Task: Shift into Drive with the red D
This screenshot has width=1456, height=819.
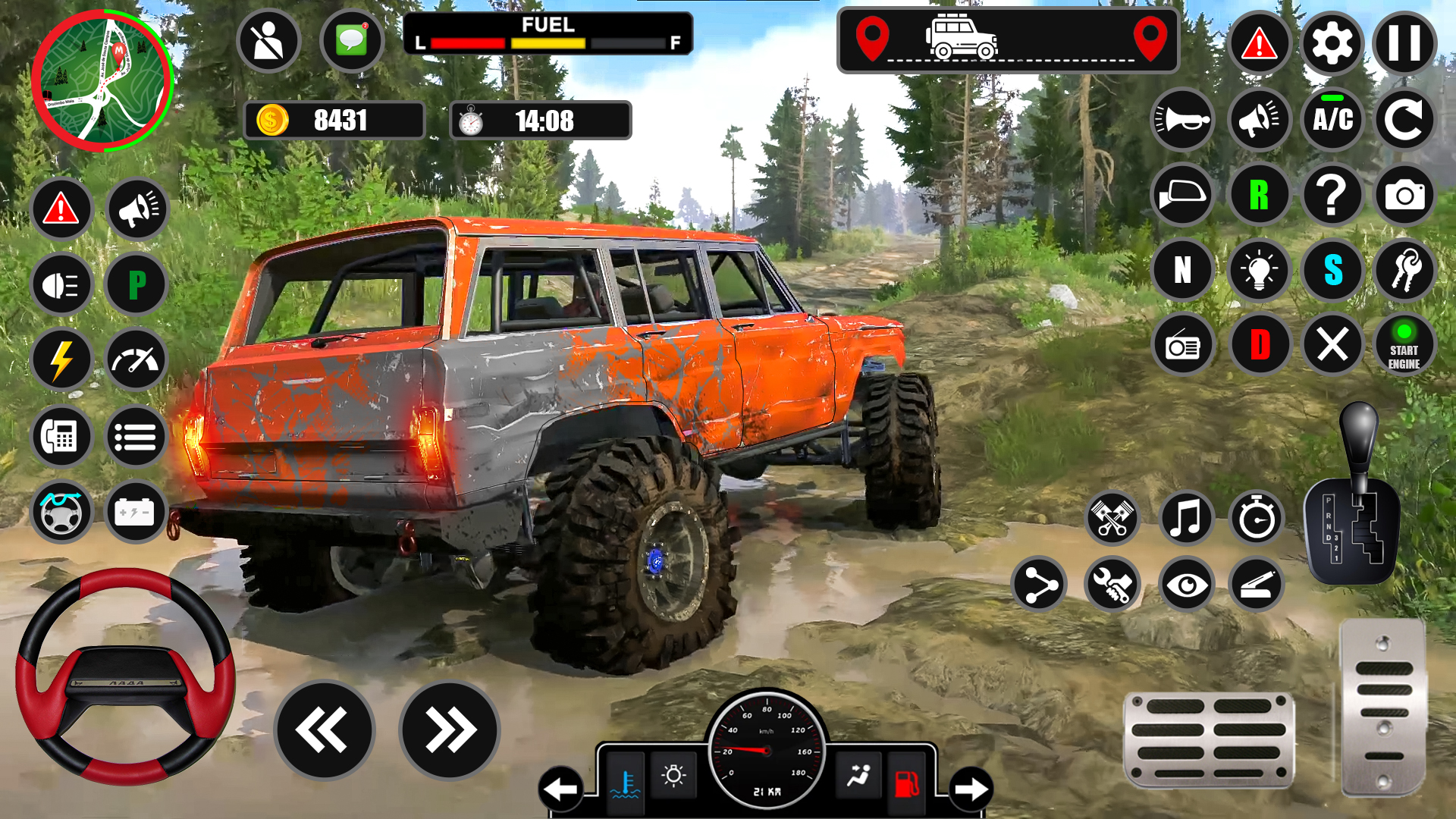Action: click(1259, 345)
